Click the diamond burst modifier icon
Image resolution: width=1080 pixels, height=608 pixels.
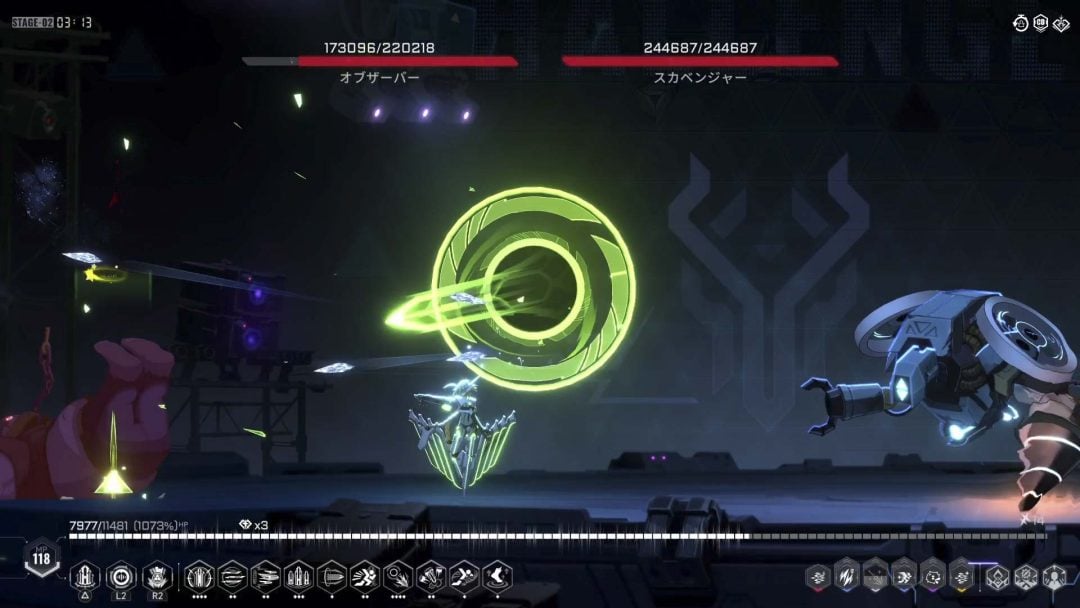[x=1061, y=23]
